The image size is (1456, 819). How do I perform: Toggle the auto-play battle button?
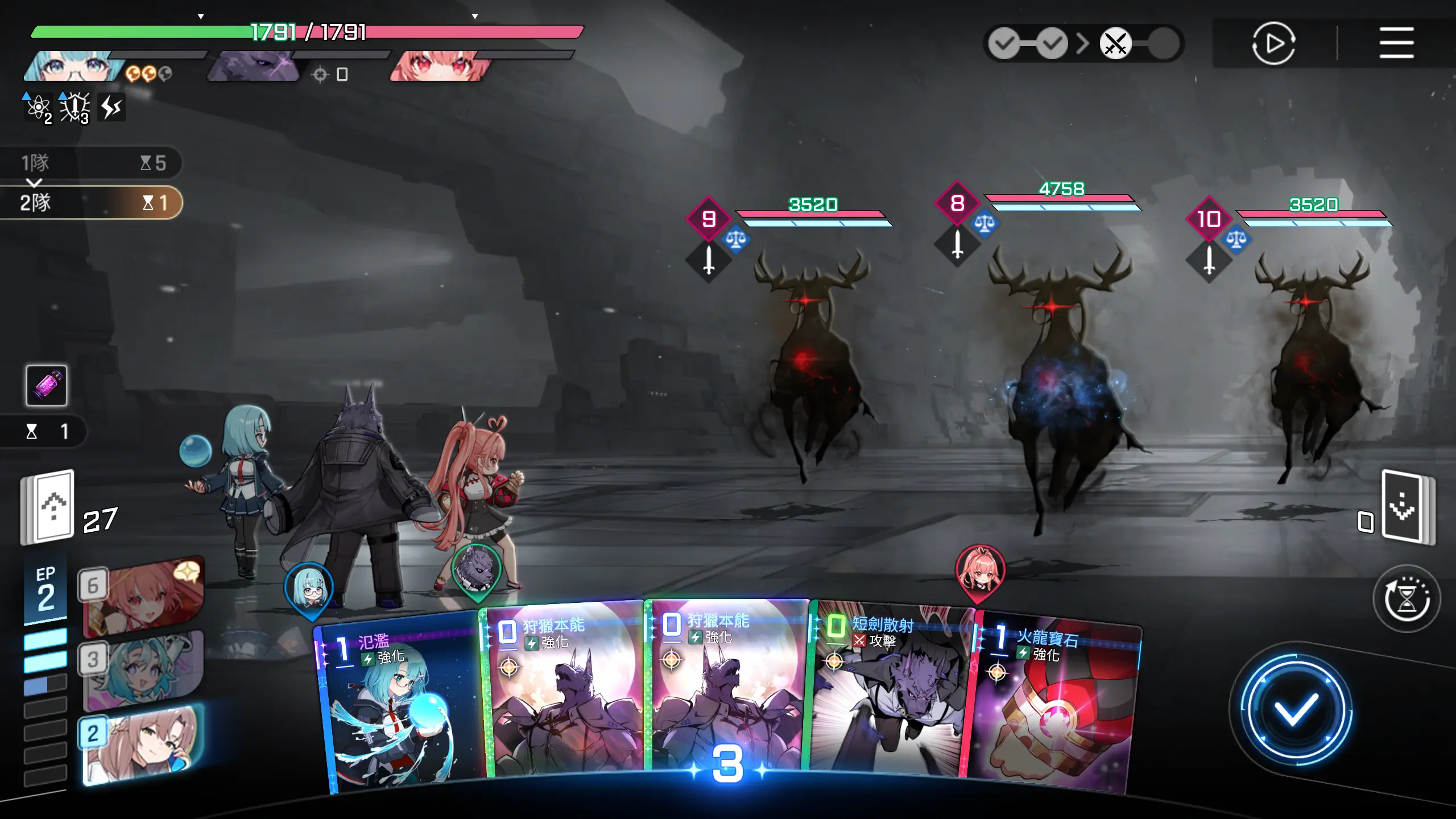1273,43
